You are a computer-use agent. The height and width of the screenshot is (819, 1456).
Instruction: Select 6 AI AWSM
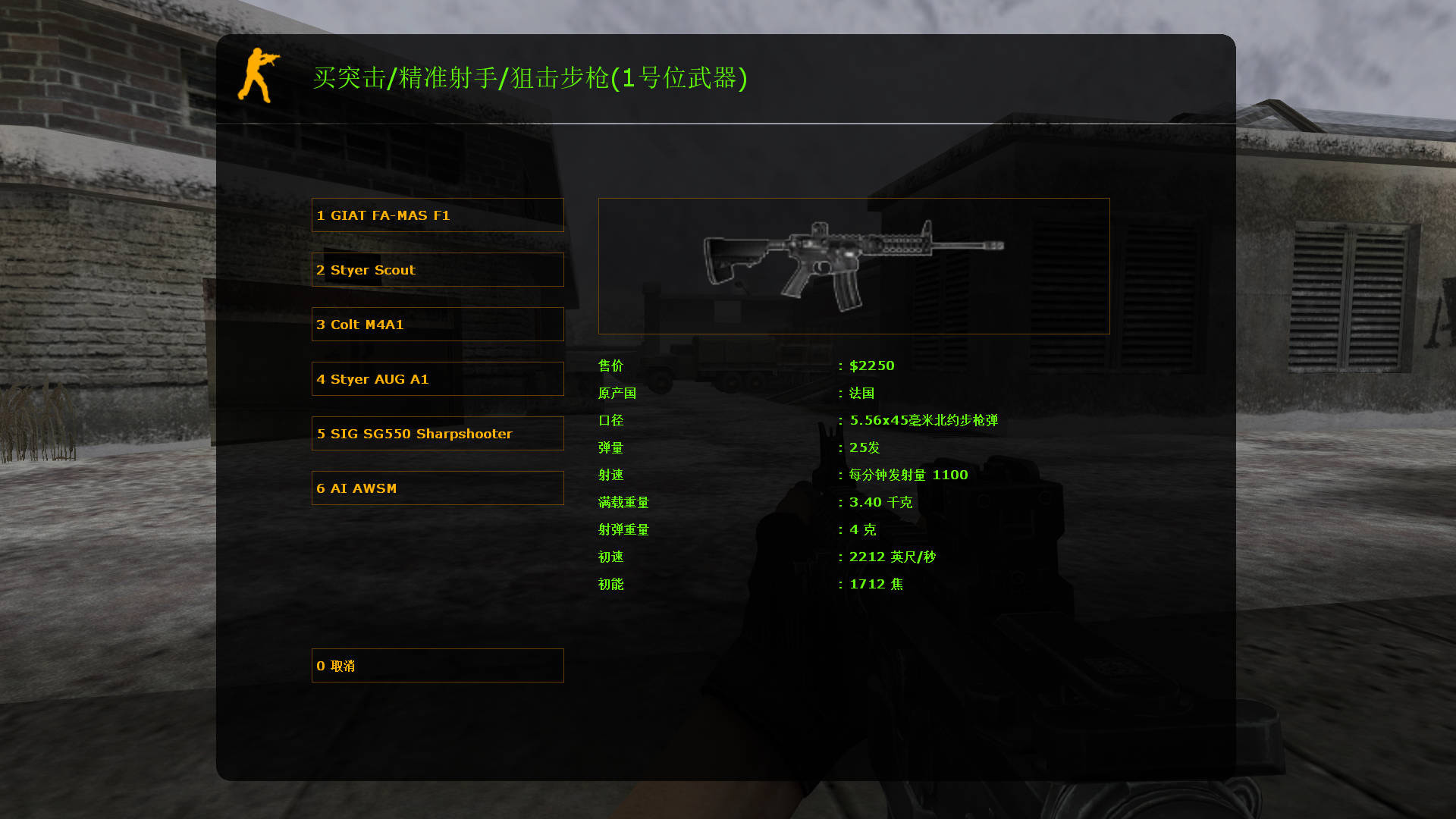[438, 488]
